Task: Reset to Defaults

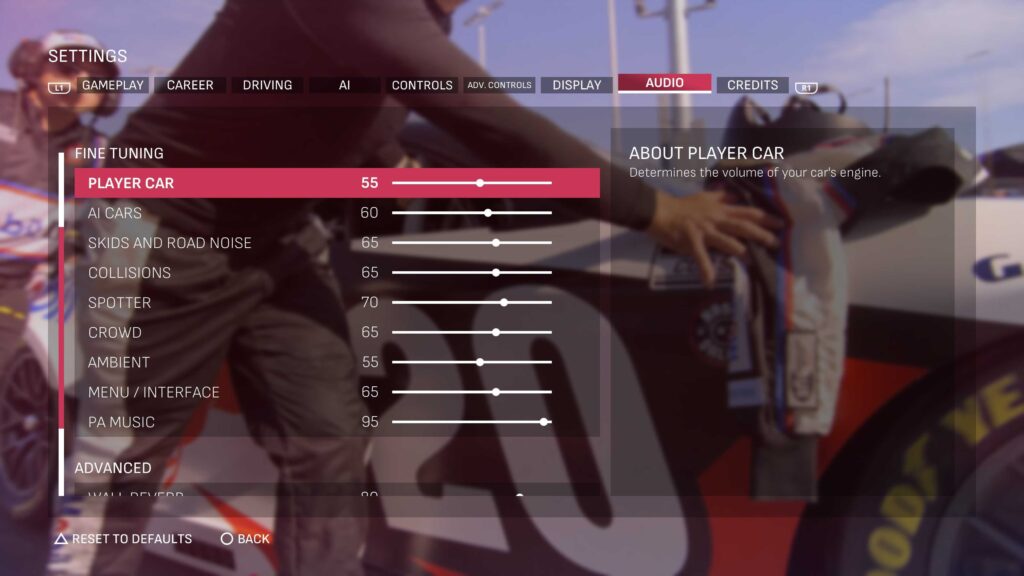Action: (x=123, y=539)
